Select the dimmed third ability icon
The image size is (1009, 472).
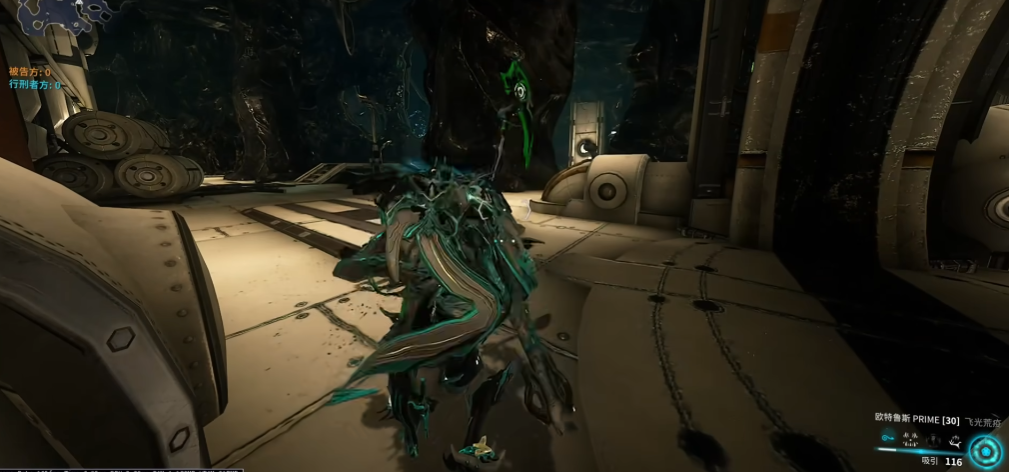tap(934, 440)
